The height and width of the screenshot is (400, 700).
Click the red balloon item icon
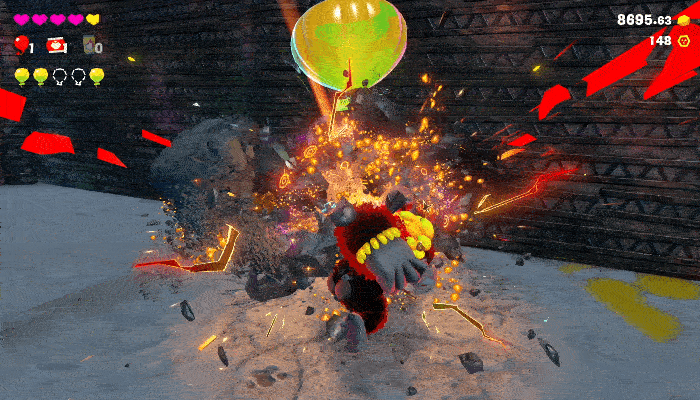tap(21, 44)
